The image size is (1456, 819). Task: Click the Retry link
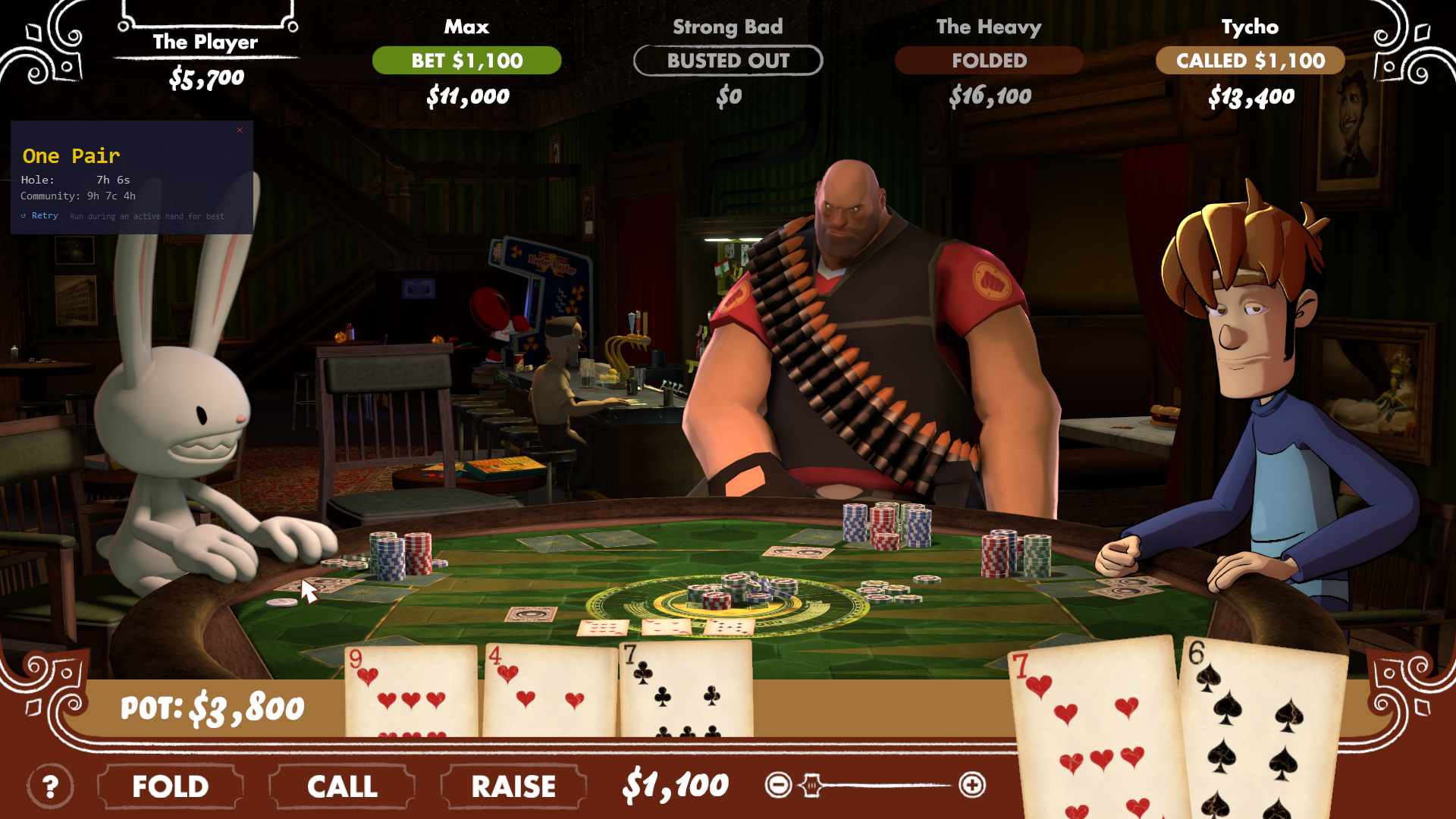click(x=45, y=215)
